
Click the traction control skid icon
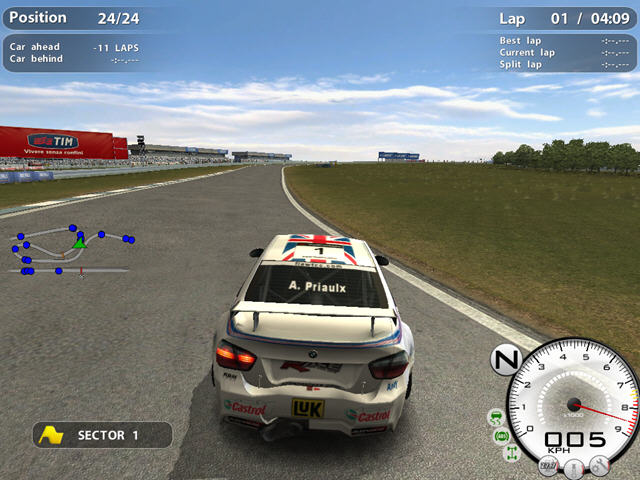coord(495,415)
